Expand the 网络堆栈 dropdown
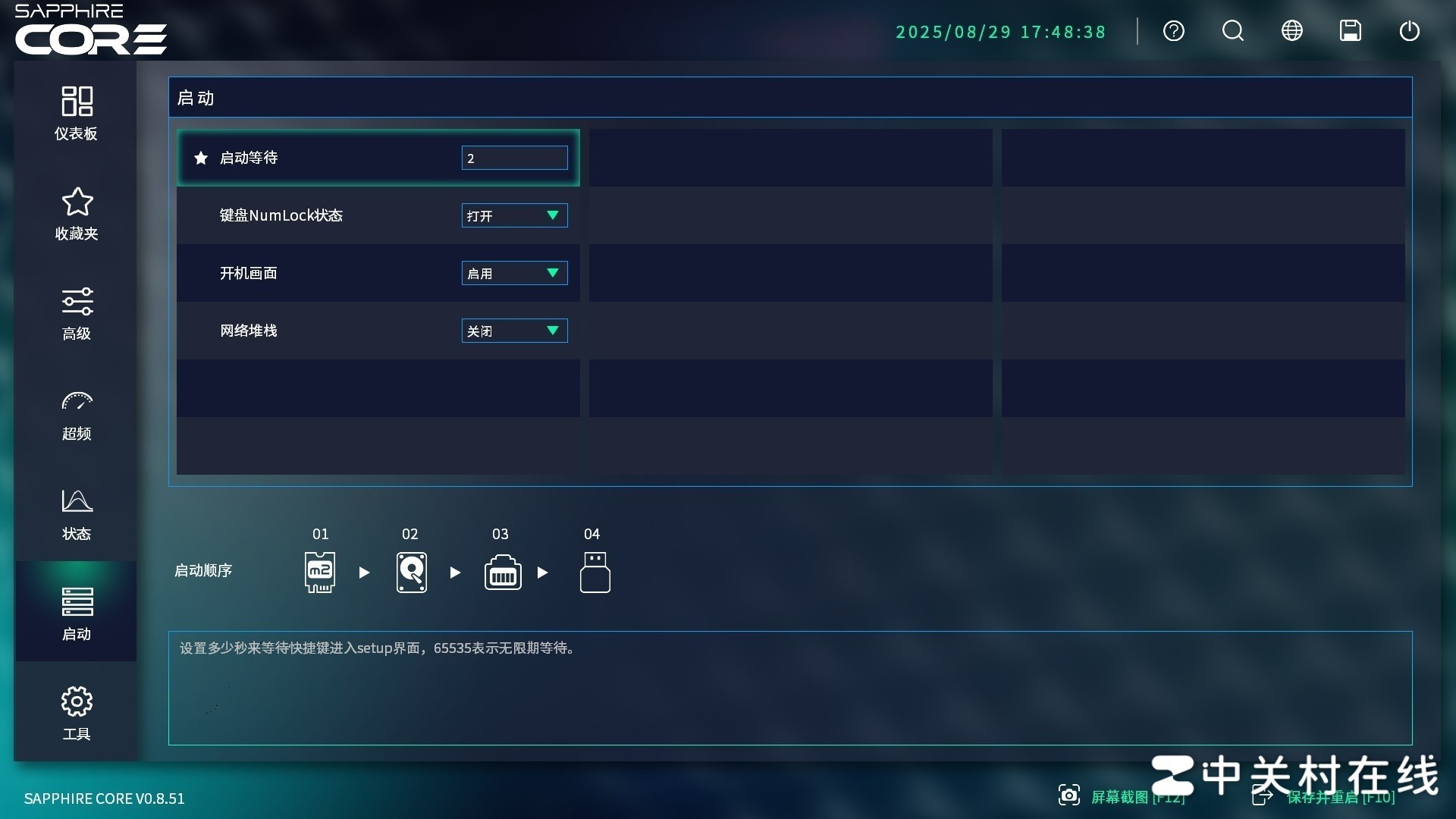 (514, 331)
